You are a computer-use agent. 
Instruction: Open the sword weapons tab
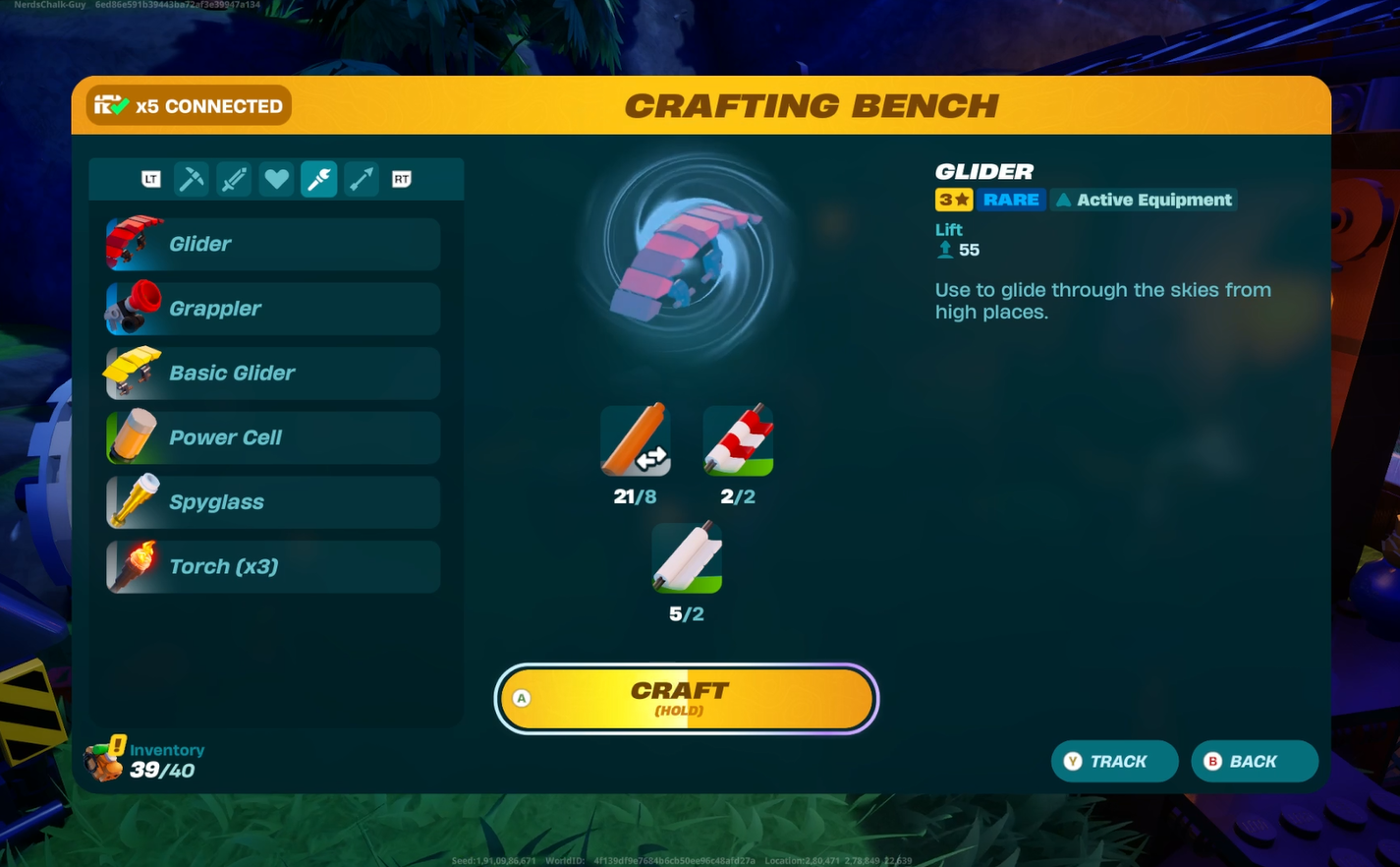click(x=234, y=179)
